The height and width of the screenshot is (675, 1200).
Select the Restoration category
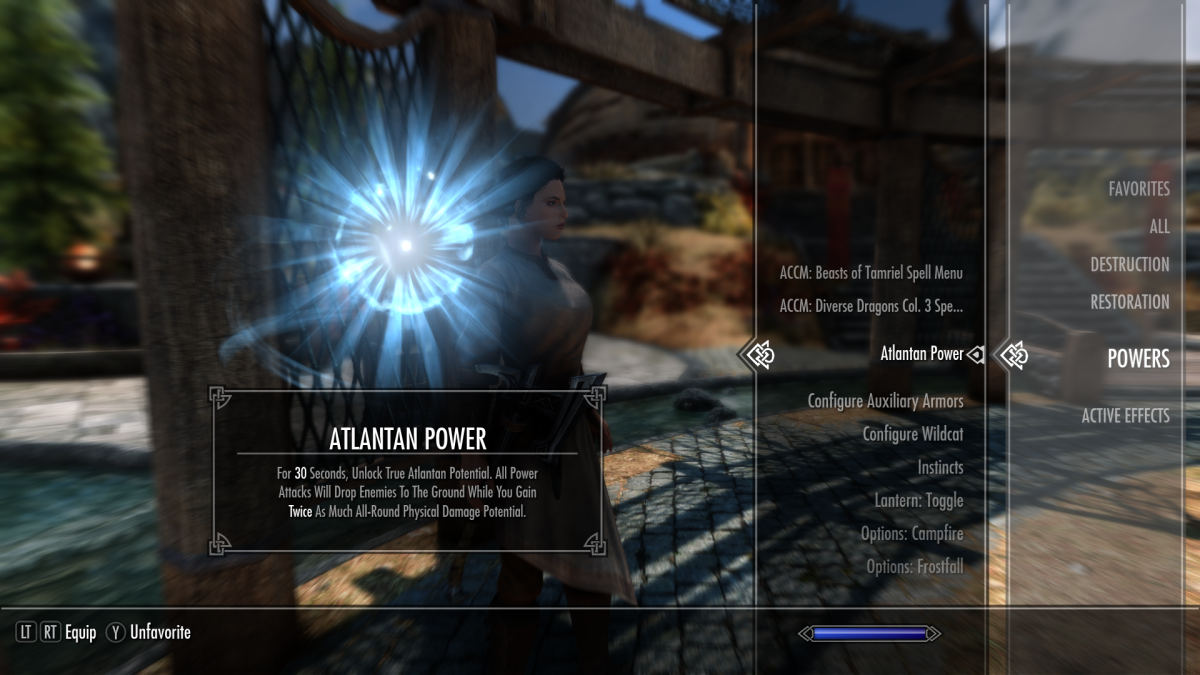[1130, 302]
